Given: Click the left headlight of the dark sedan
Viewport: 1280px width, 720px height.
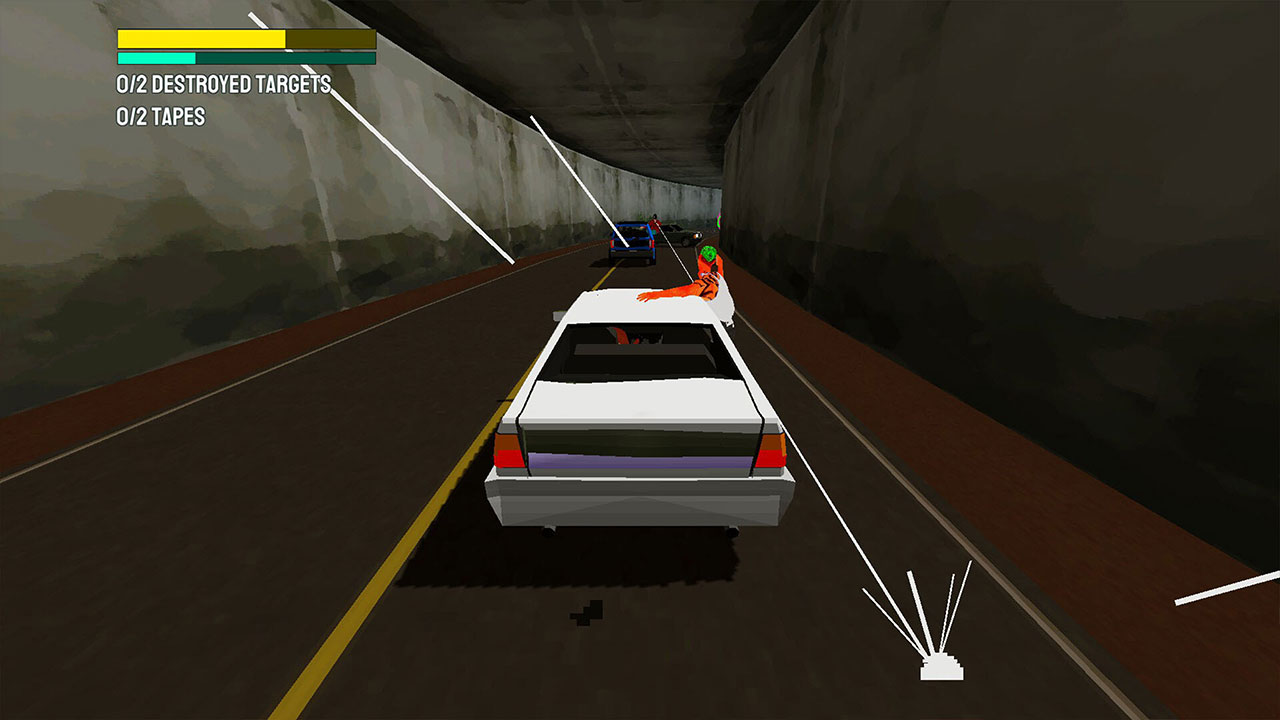Looking at the screenshot, I should click(x=697, y=235).
